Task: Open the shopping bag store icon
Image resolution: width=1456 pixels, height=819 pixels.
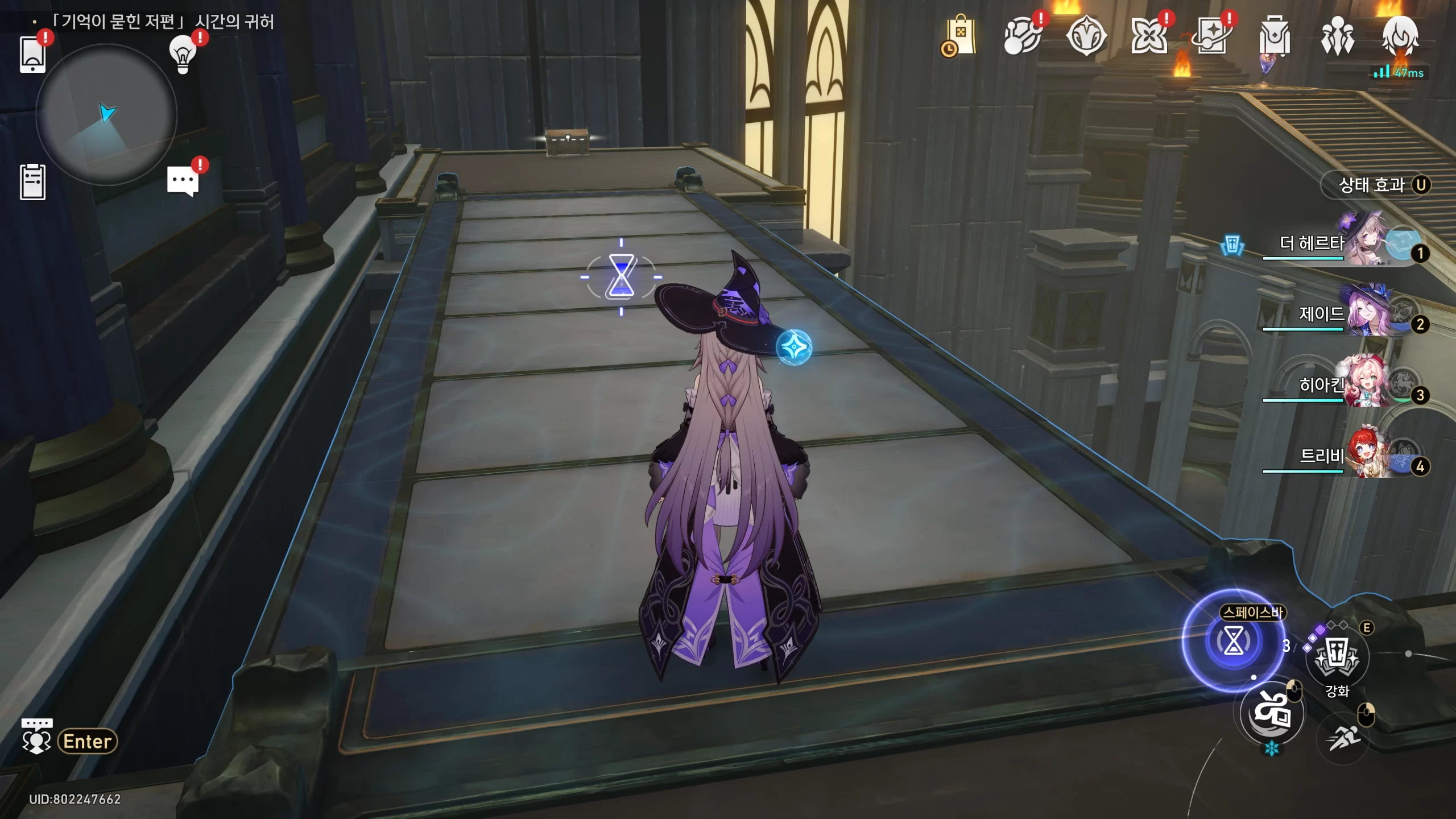Action: pos(959,36)
